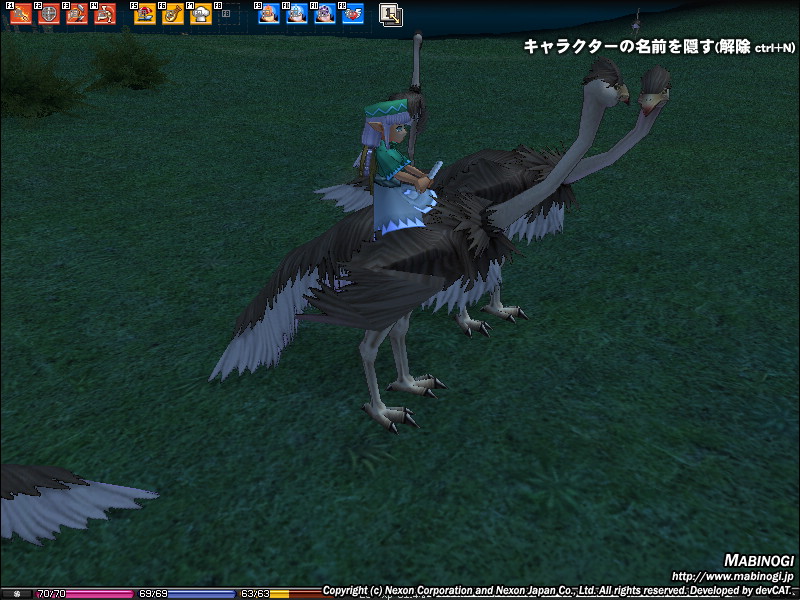Screen dimensions: 800x600
Task: Open the menu button beside the HP bar
Action: tap(16, 593)
